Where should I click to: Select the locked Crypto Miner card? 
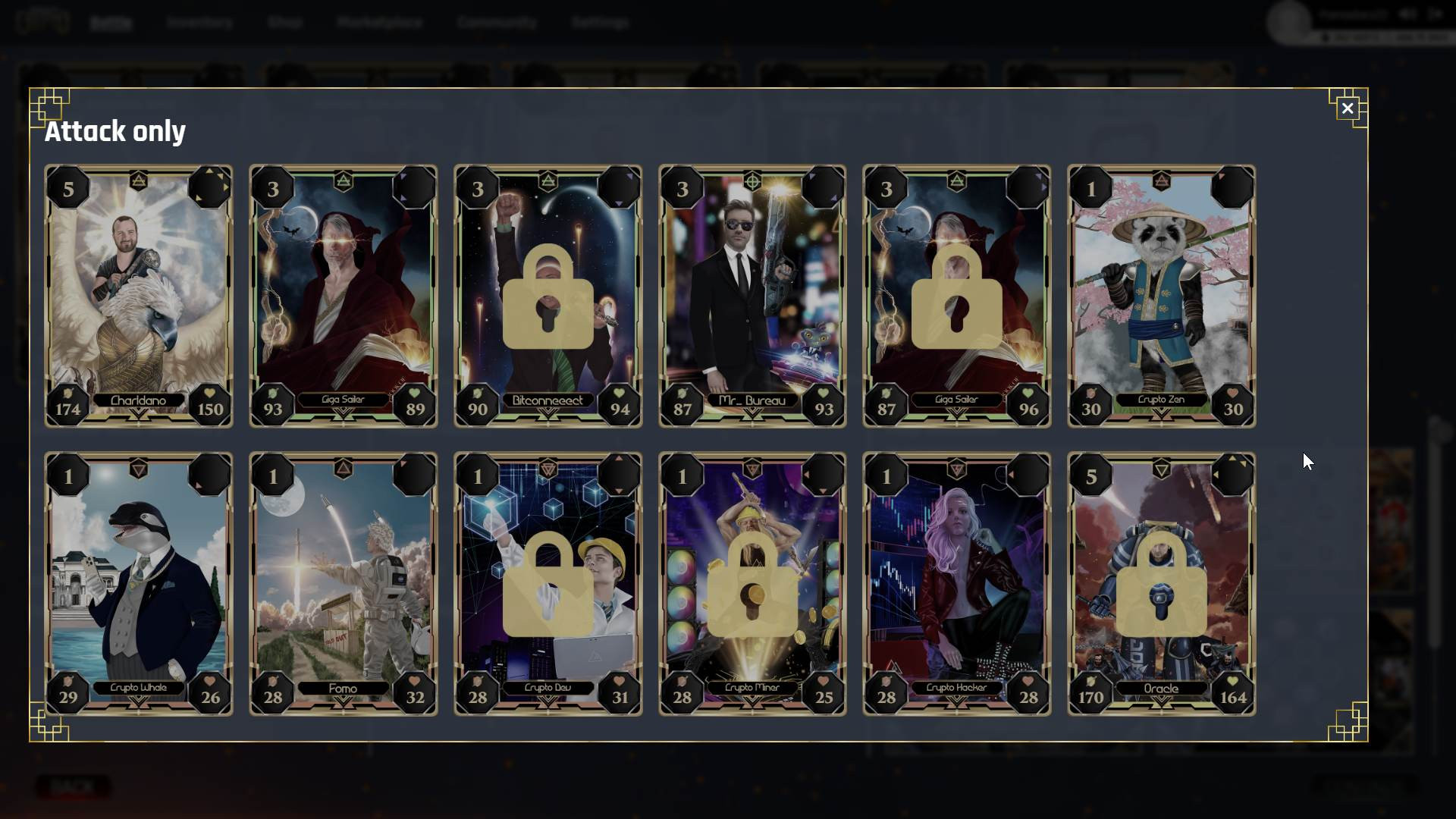752,584
